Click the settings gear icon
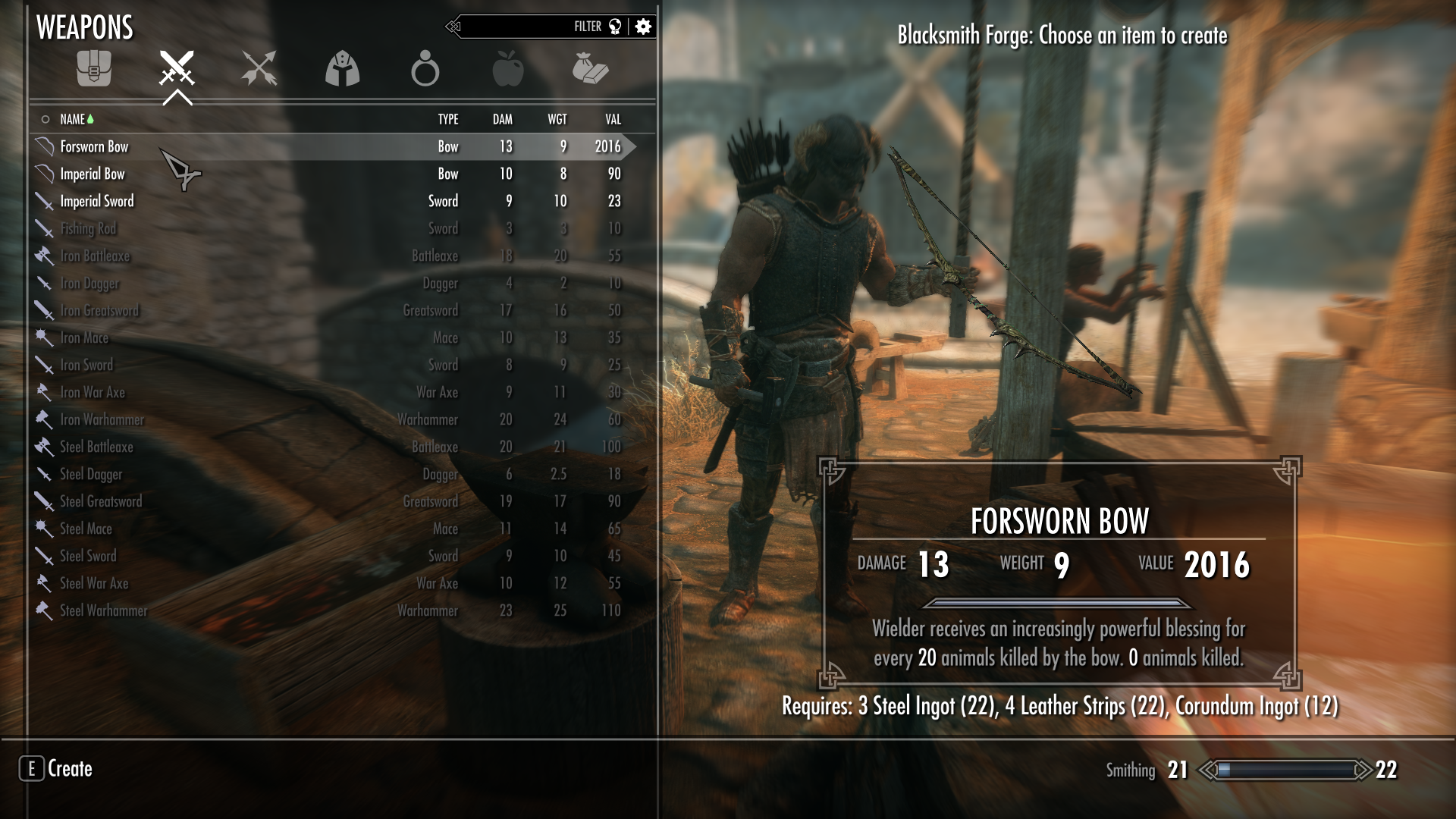 642,26
